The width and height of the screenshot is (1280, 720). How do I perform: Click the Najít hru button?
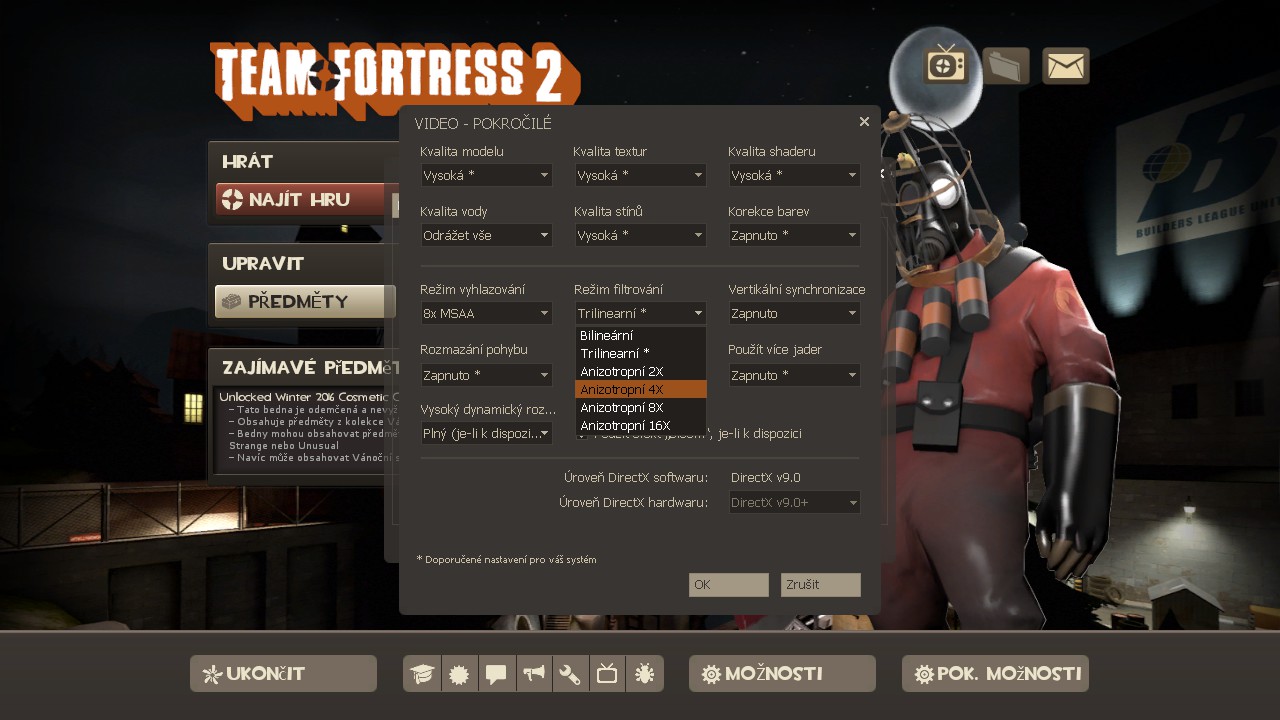point(300,200)
